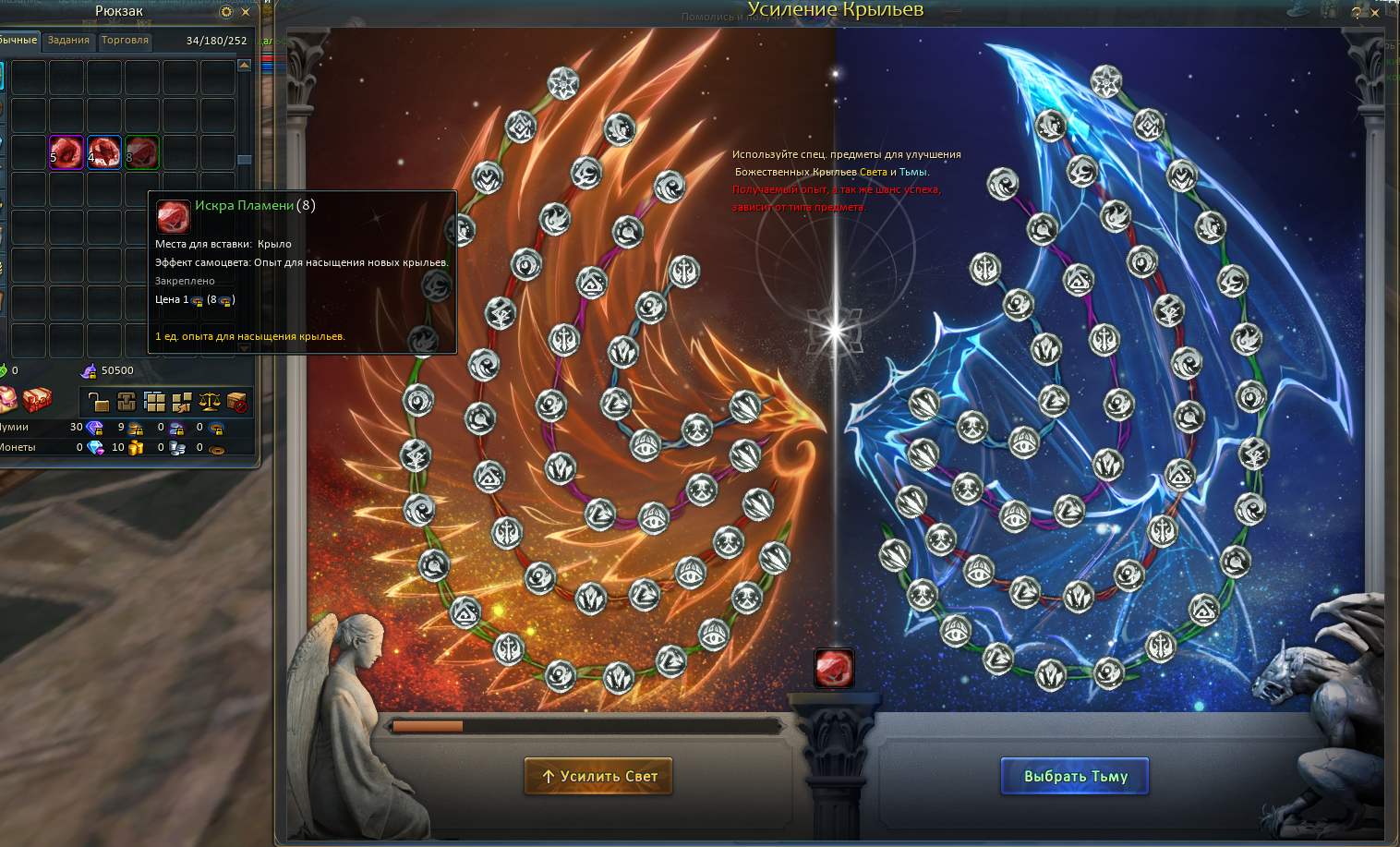Click the red gem slot on the pedestal

point(834,668)
